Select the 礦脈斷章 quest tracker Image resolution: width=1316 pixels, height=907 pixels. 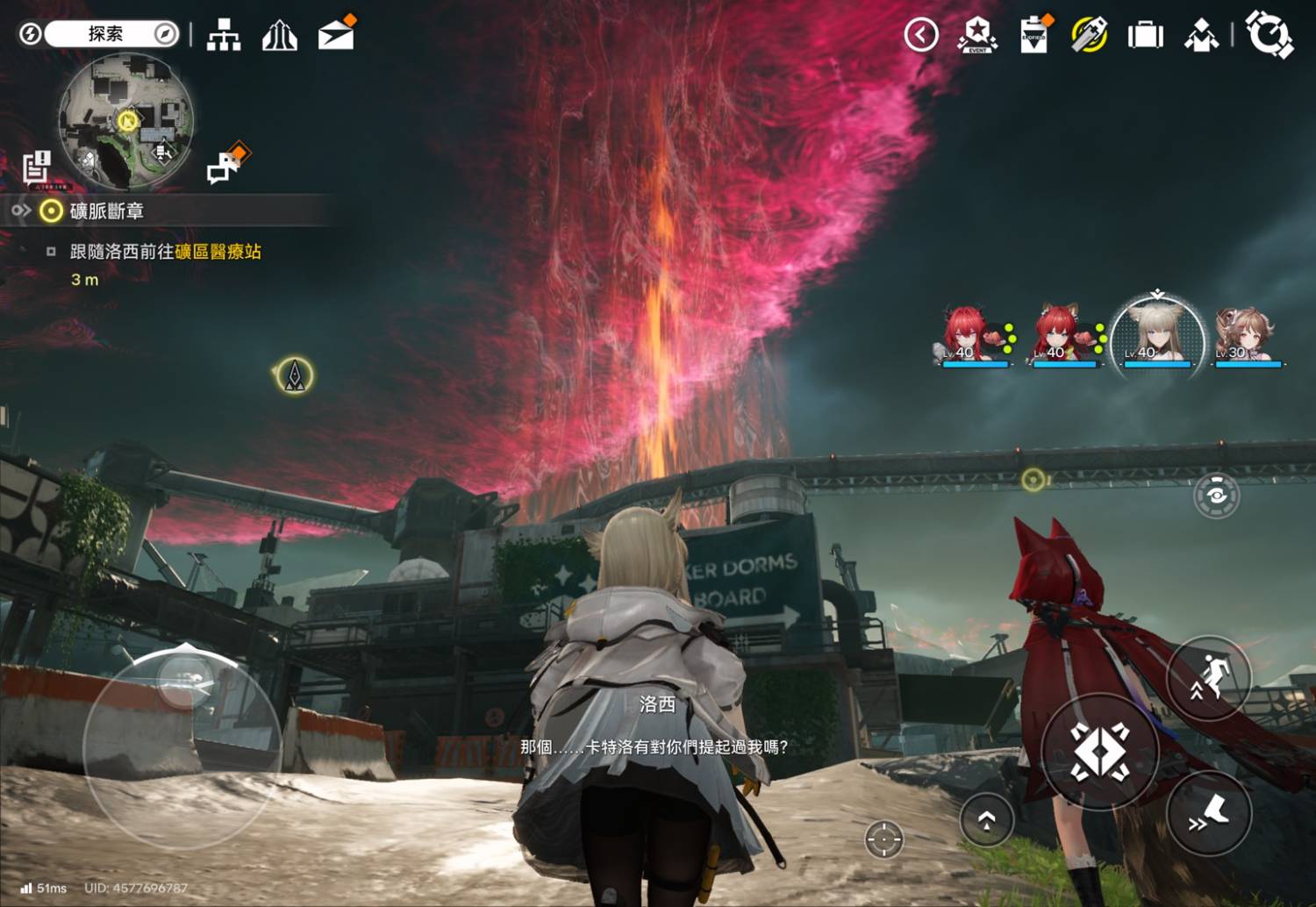(105, 211)
